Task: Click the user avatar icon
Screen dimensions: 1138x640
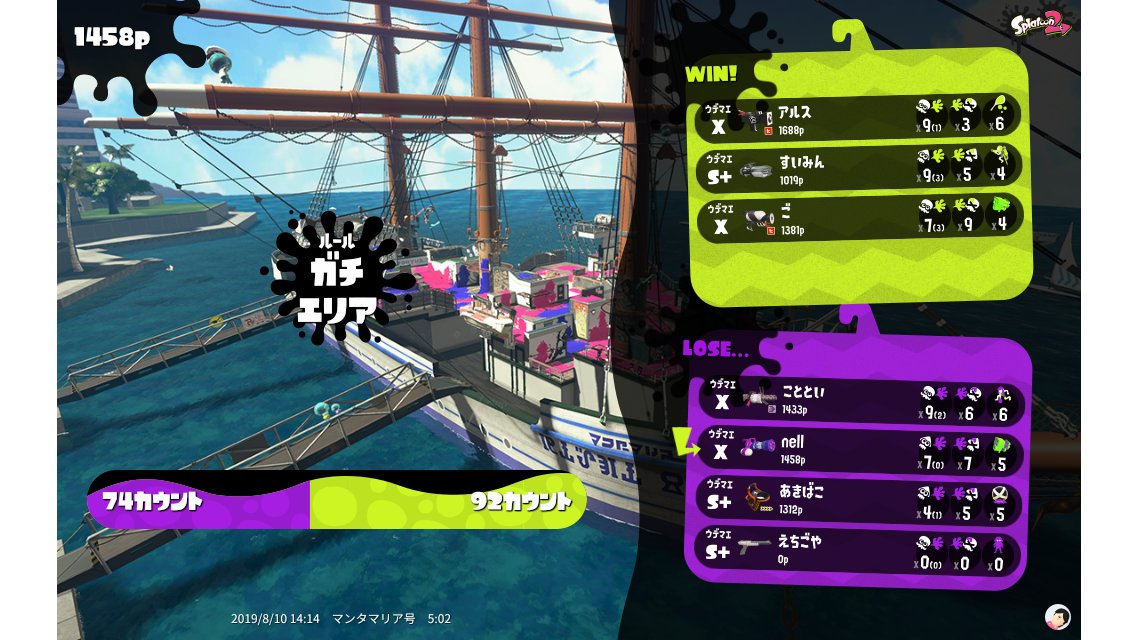Action: coord(1057,616)
